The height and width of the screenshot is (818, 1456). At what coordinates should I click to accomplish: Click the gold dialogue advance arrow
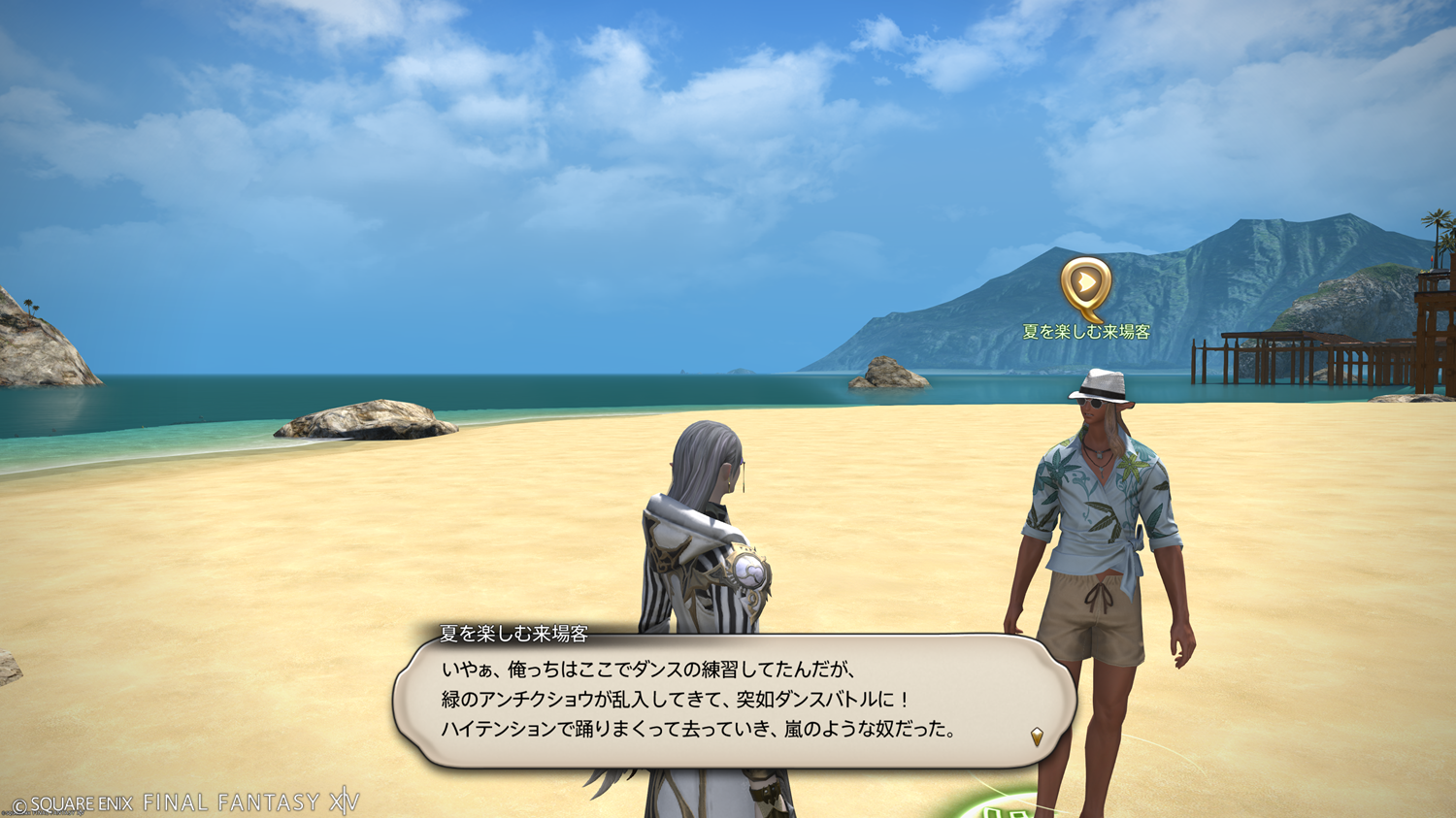(x=1037, y=736)
